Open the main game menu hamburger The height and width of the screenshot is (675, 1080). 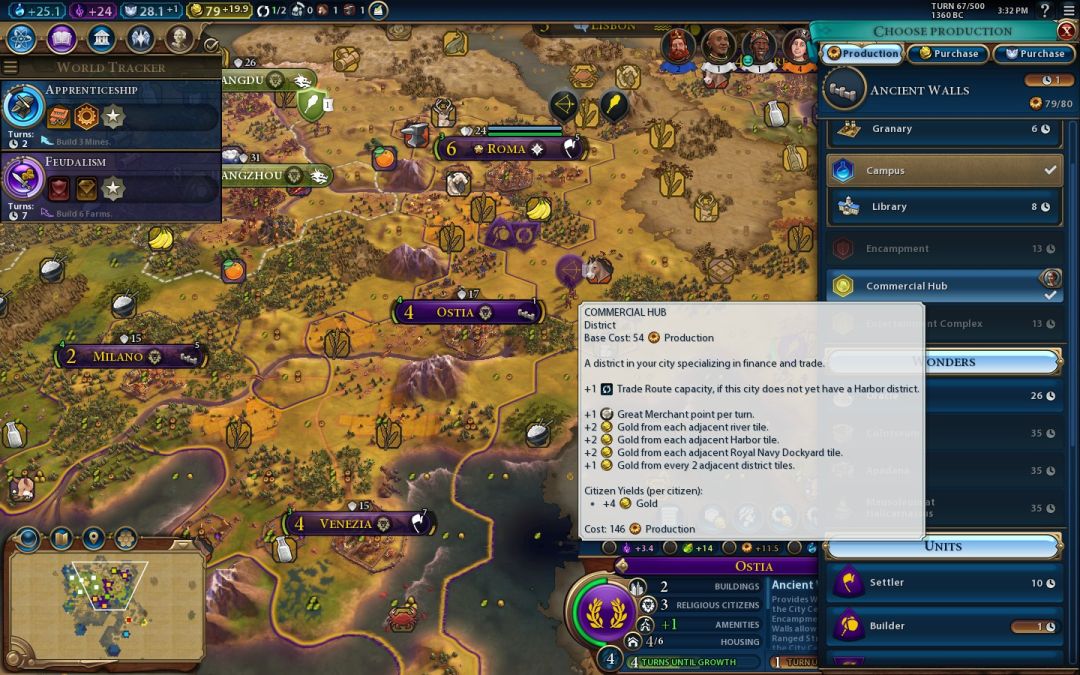[1067, 10]
